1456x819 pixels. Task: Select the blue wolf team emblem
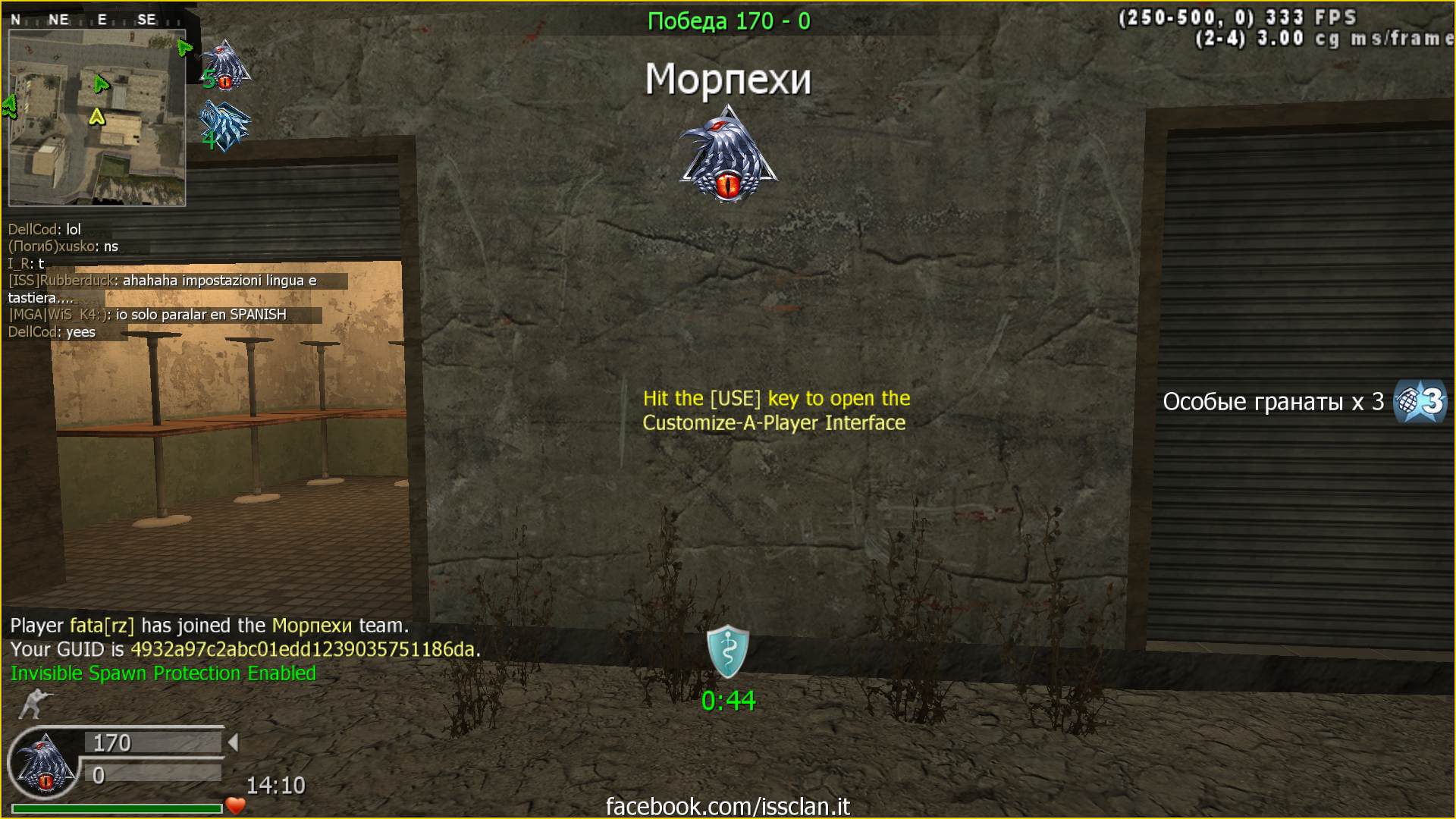(x=224, y=126)
